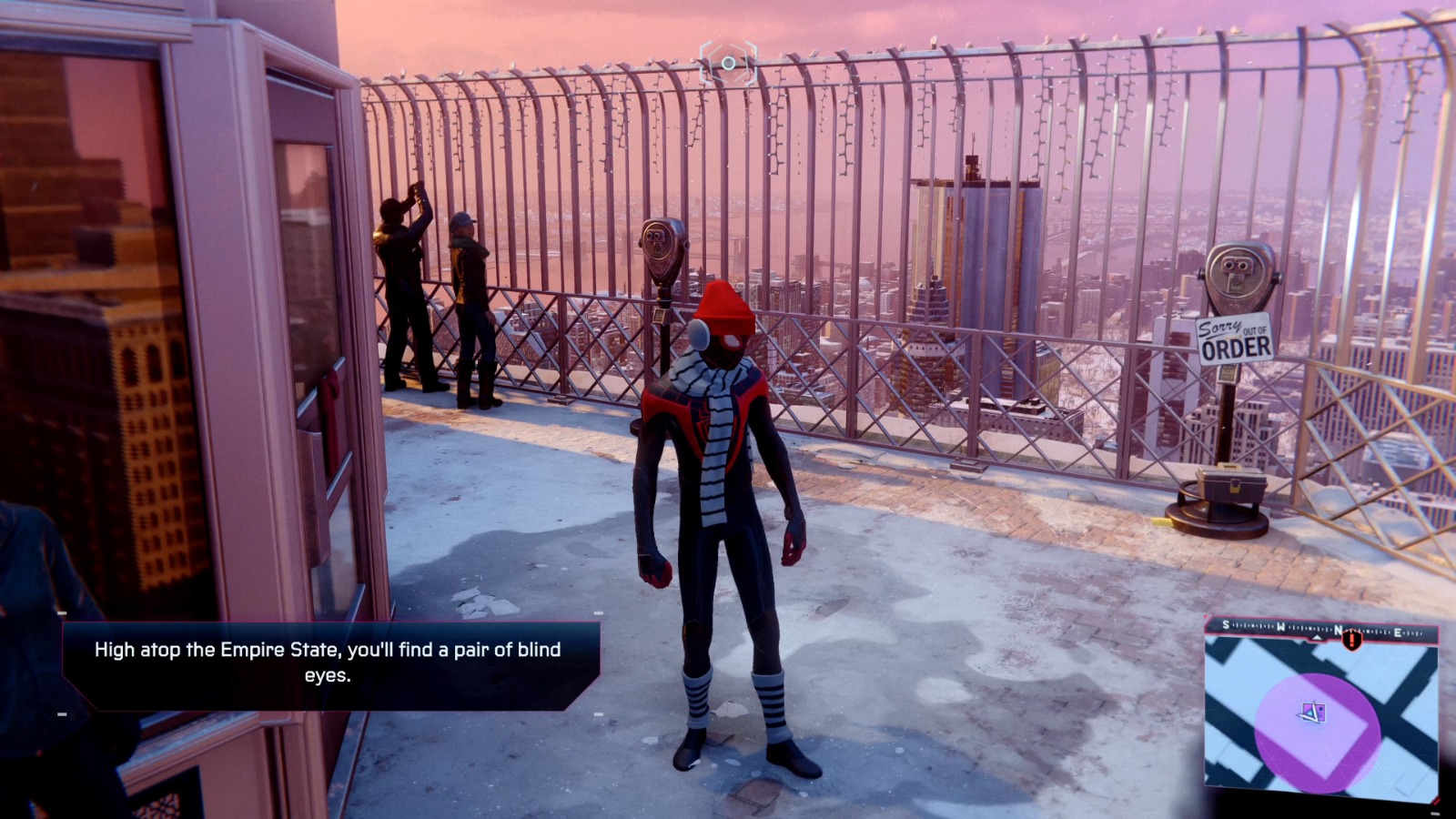Screen dimensions: 1456x819
Task: Click the E marker on the compass bar
Action: 1398,632
